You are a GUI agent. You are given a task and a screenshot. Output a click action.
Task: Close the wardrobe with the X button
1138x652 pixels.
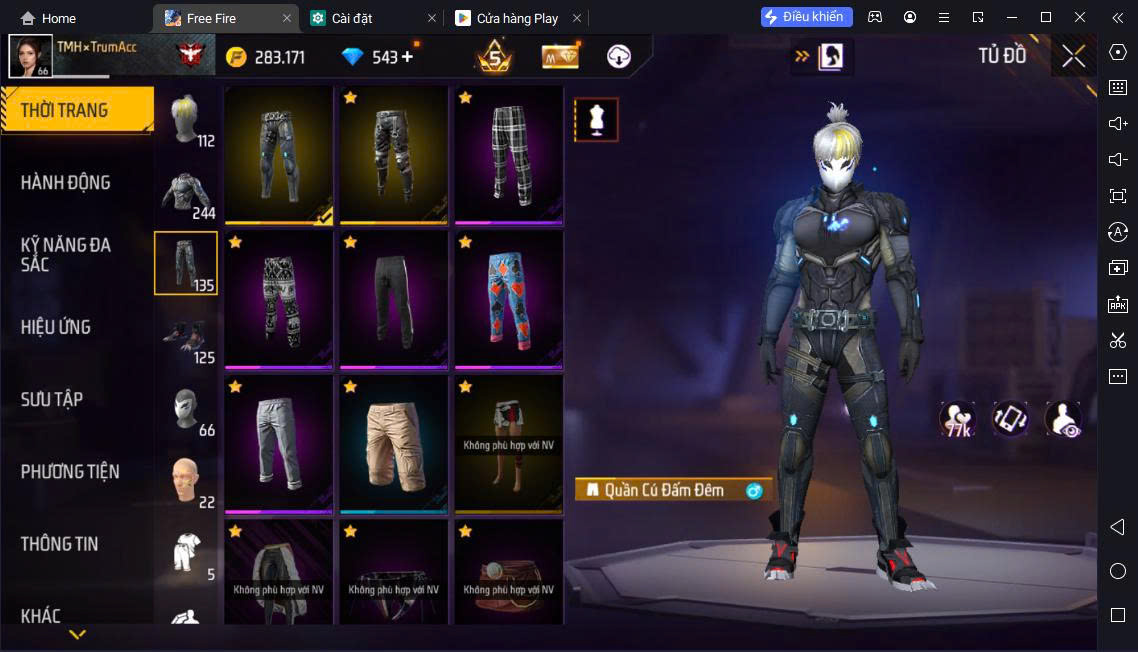pos(1074,56)
